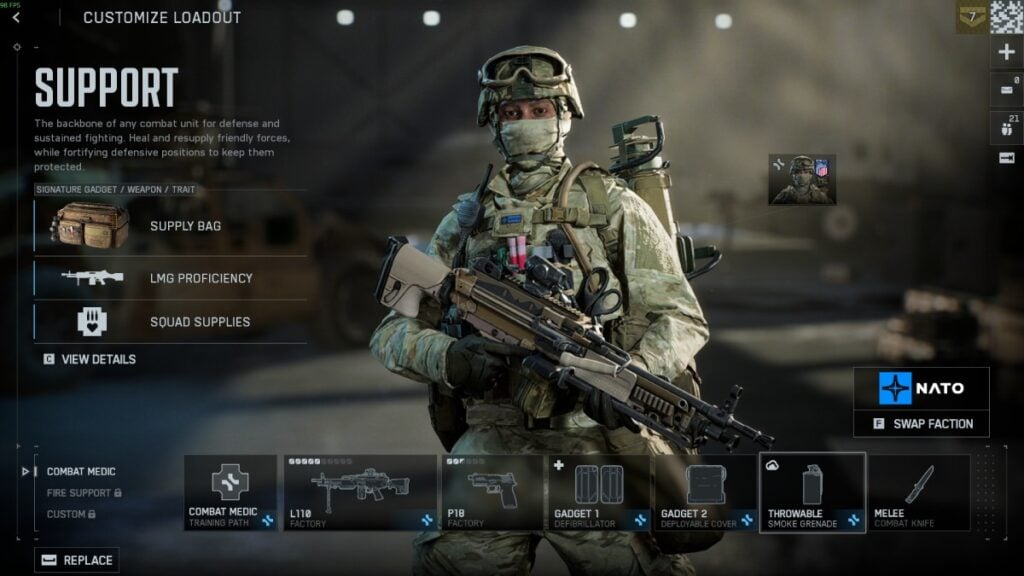The image size is (1024, 576).
Task: Open the Gadget 2 Deployable Cover slot
Action: (705, 493)
